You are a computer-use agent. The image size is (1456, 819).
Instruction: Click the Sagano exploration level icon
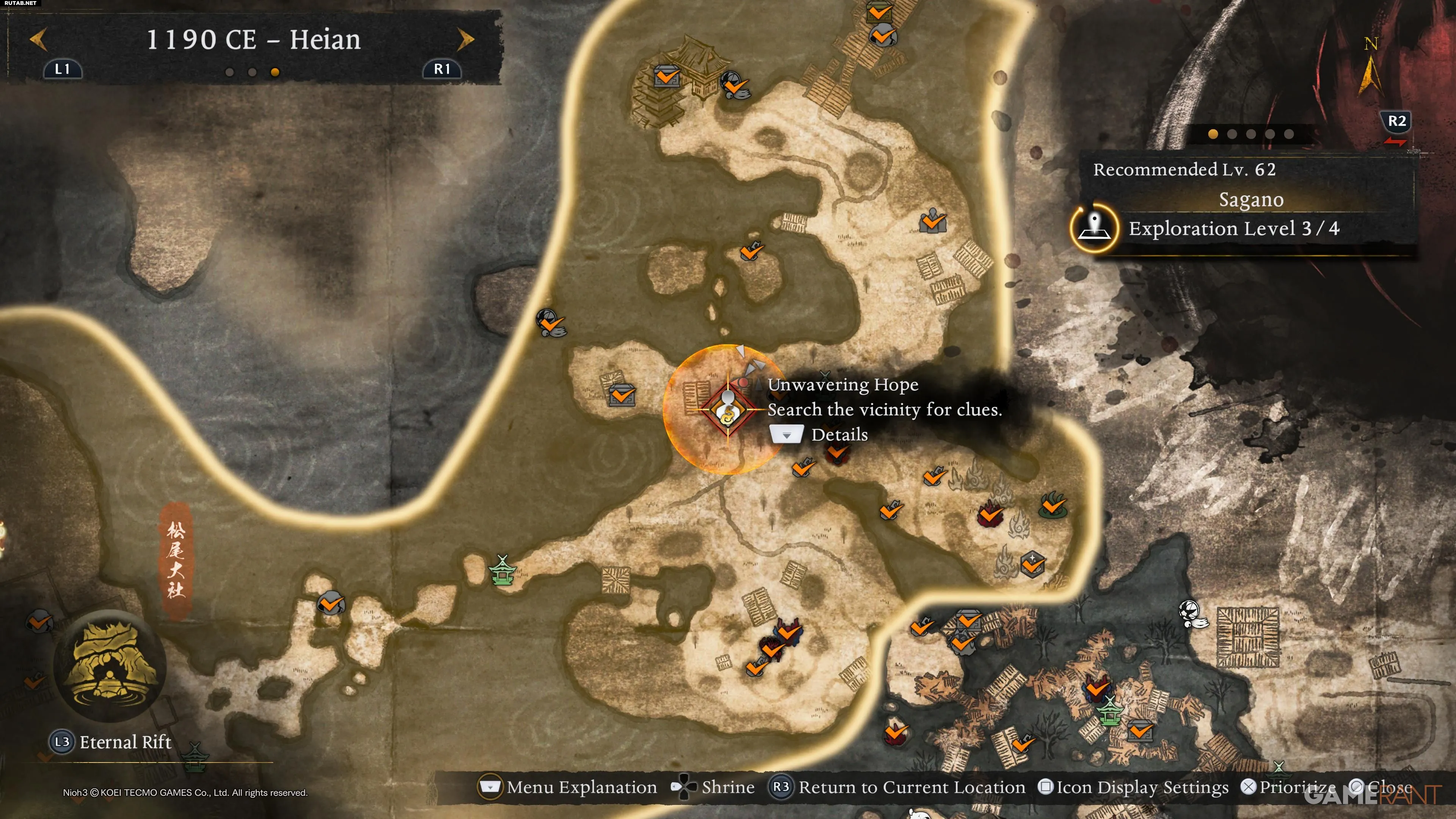(1094, 228)
